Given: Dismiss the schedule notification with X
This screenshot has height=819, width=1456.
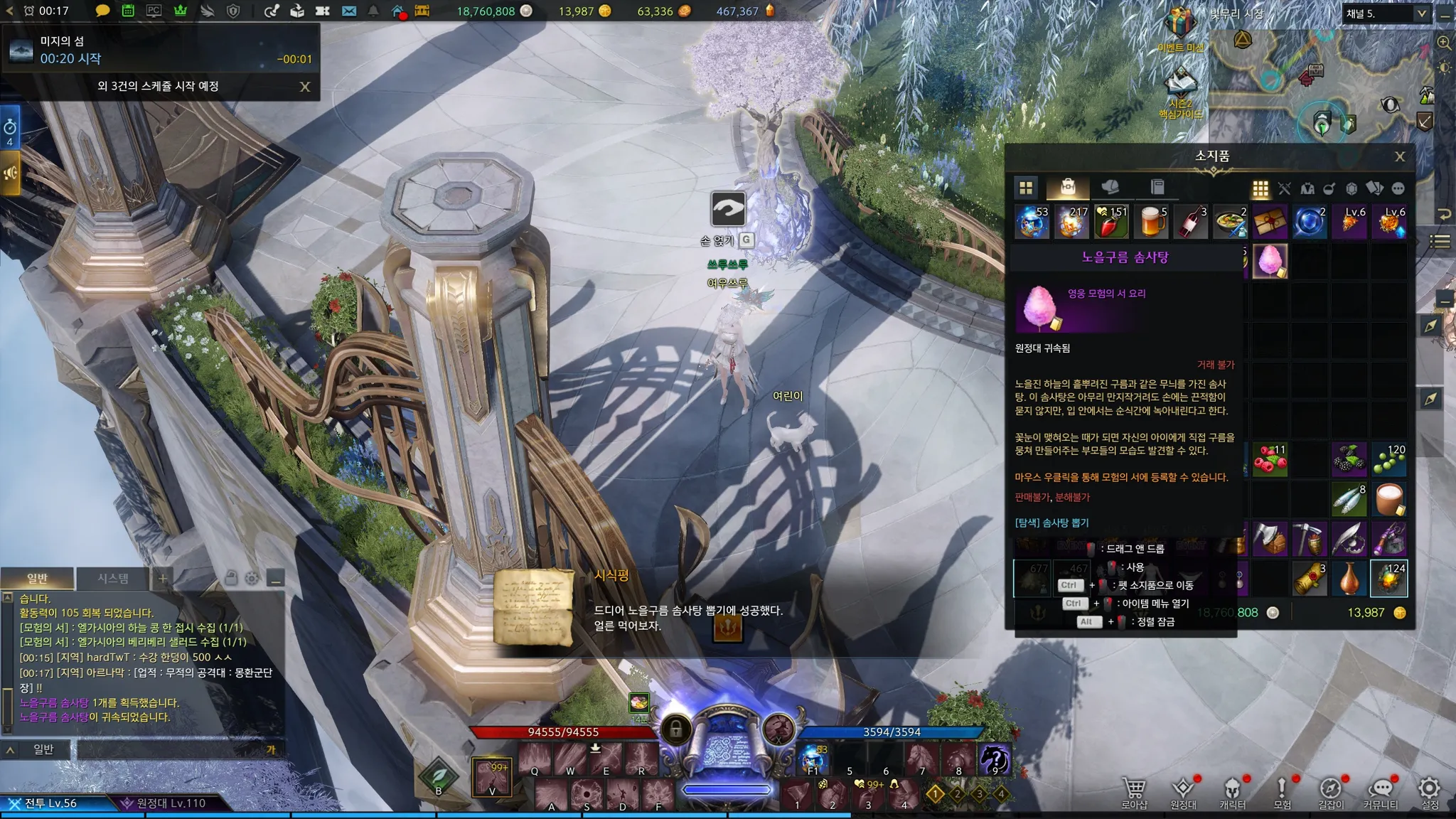Looking at the screenshot, I should (x=305, y=87).
